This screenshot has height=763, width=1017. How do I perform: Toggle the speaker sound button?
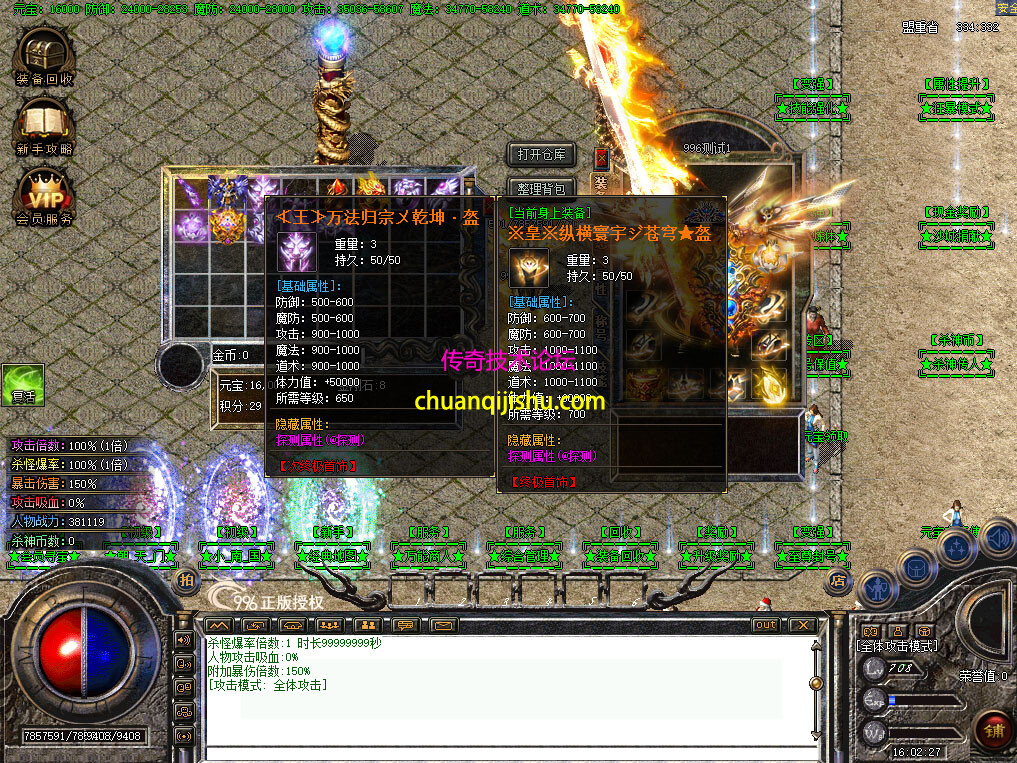[x=995, y=540]
